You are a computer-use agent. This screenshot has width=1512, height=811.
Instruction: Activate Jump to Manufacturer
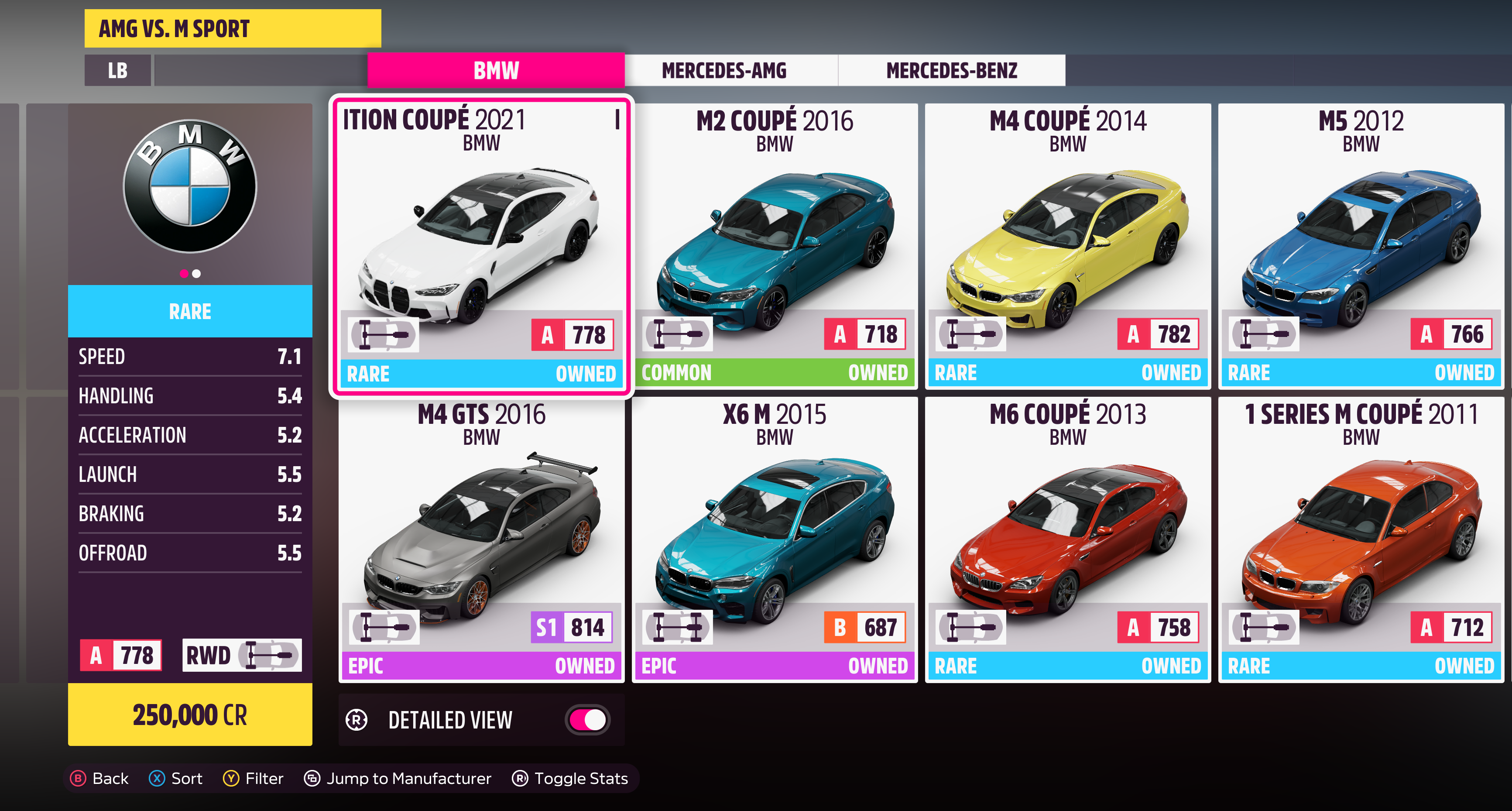click(x=398, y=778)
